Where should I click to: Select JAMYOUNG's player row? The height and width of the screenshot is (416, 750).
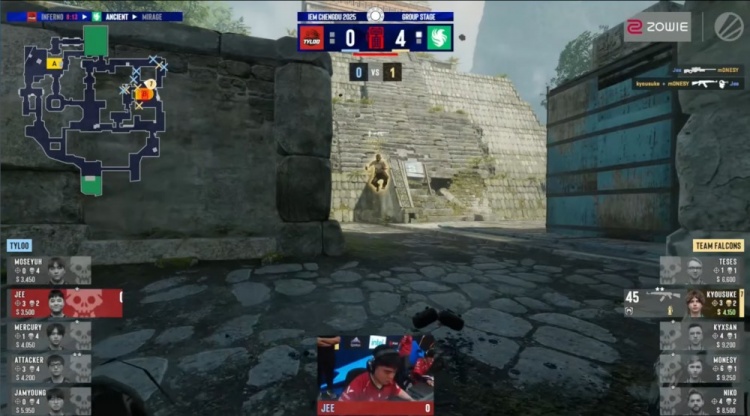pos(48,400)
